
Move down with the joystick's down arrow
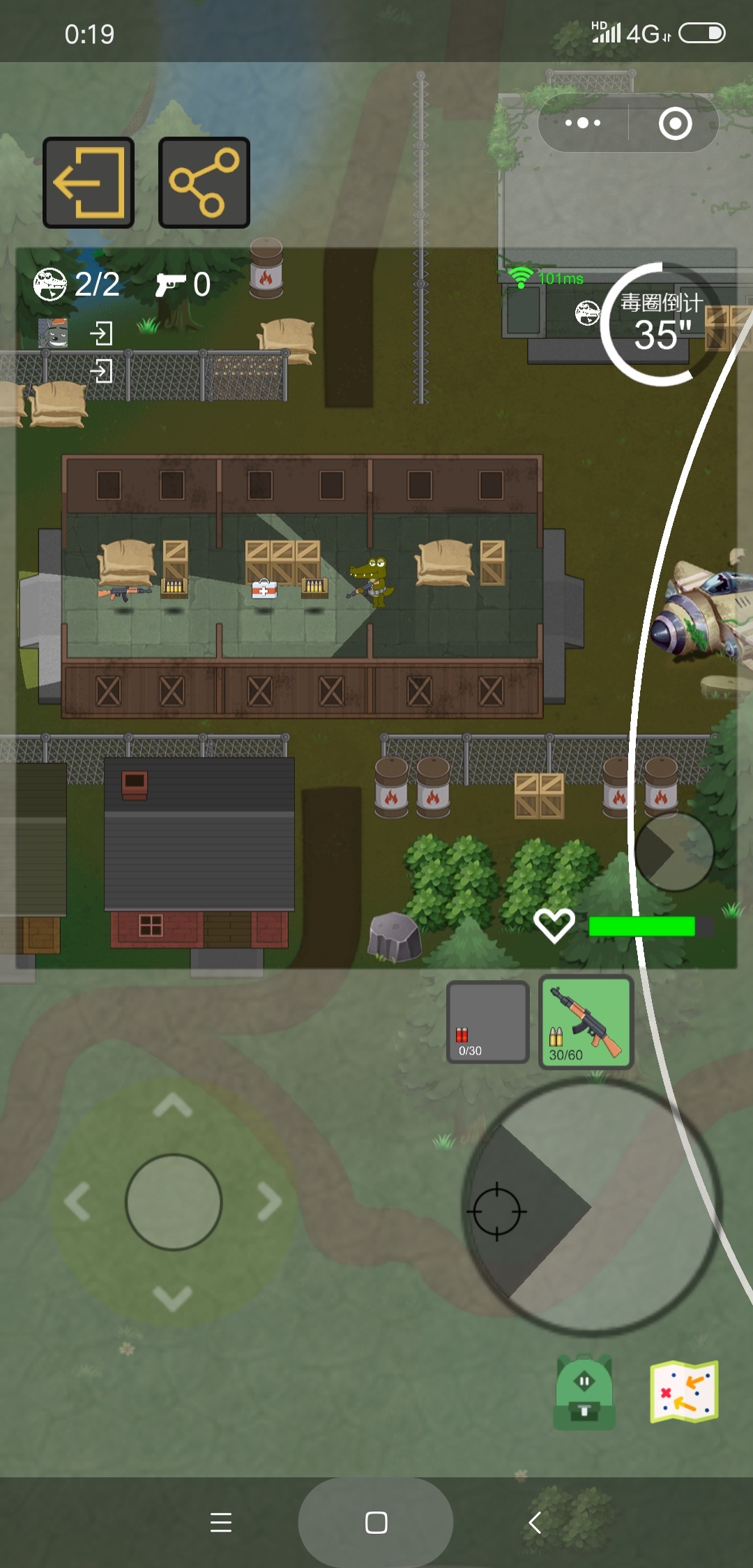pos(173,1297)
